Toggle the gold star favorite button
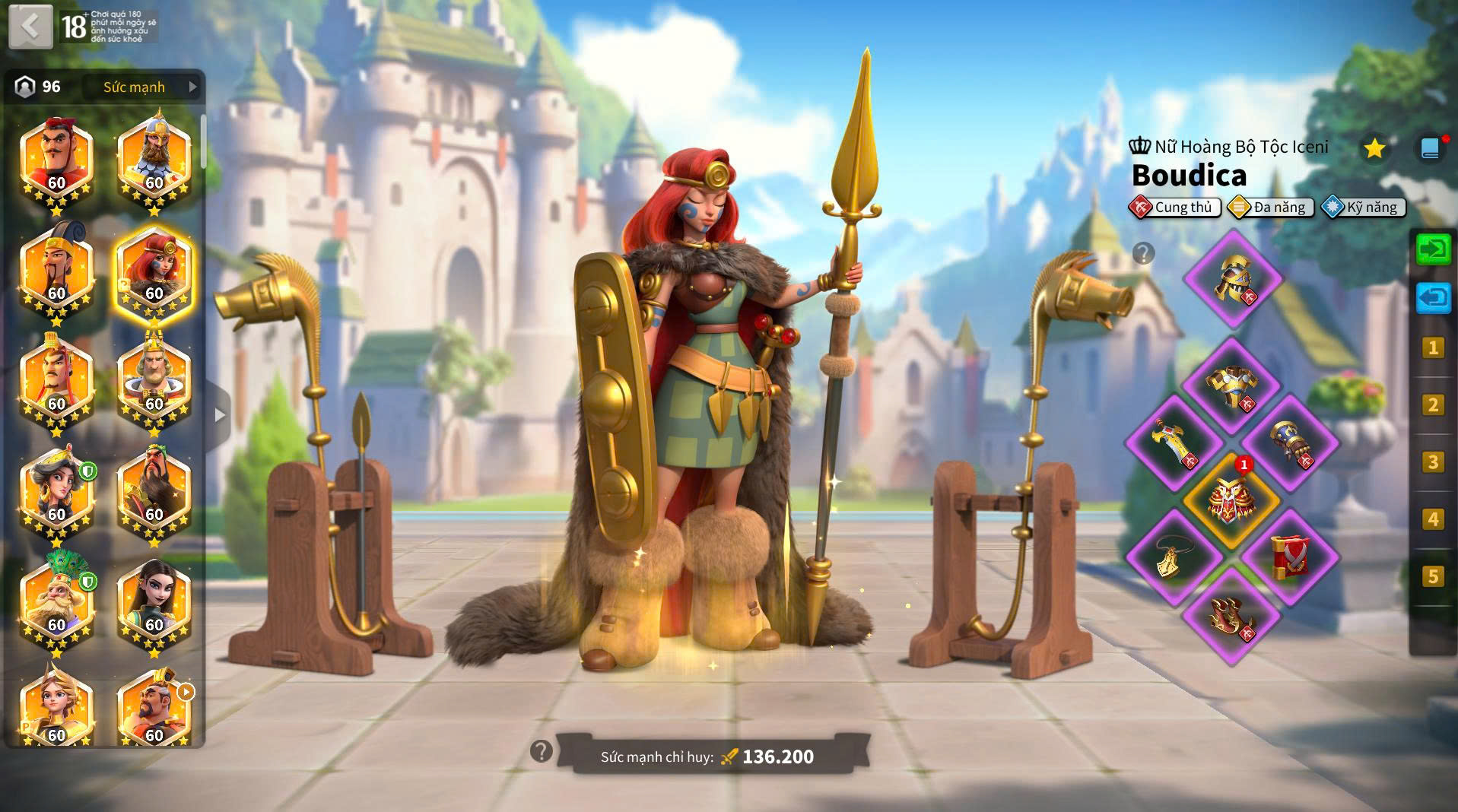1458x812 pixels. pos(1374,148)
